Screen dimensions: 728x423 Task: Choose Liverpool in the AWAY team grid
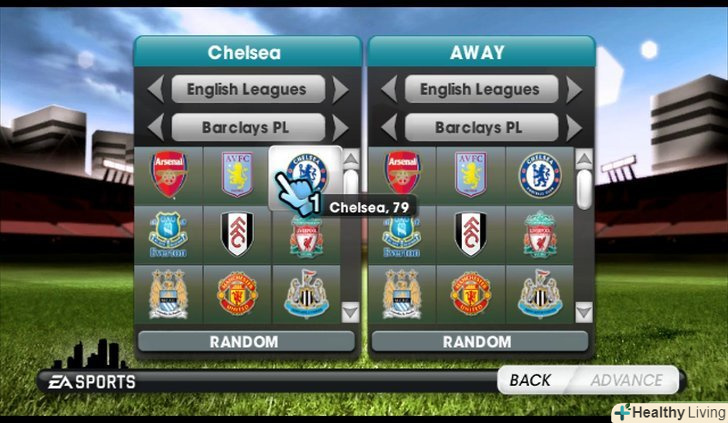click(x=540, y=235)
